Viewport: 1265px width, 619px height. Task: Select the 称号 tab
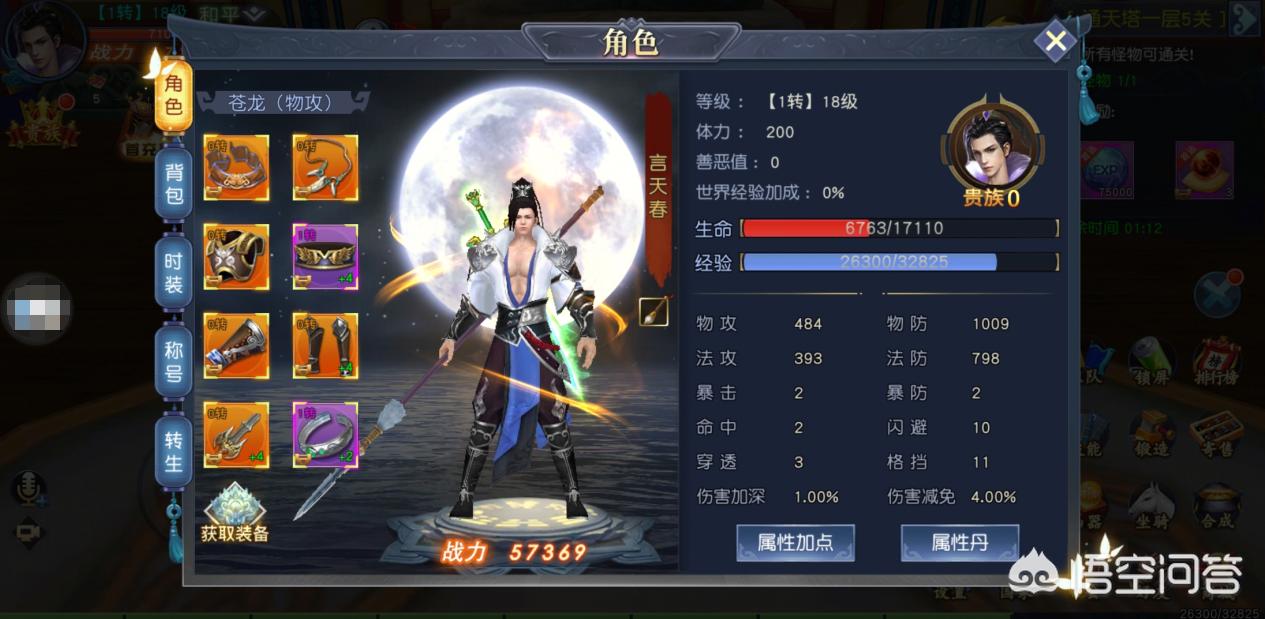[173, 359]
